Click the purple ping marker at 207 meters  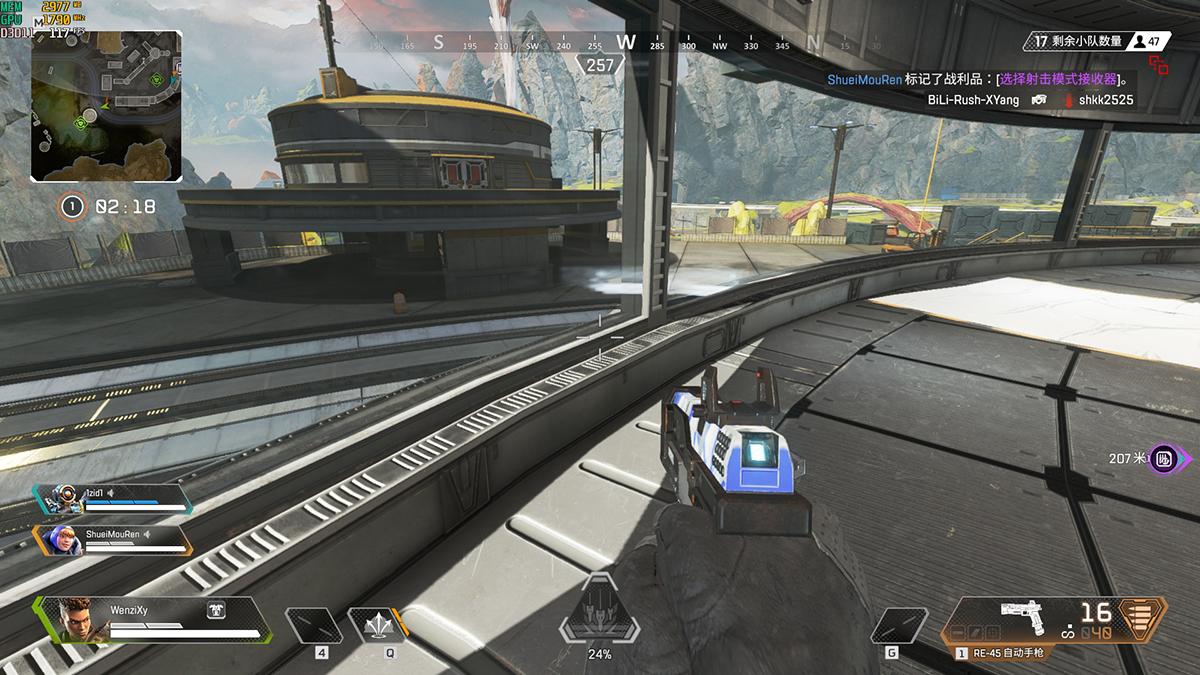pyautogui.click(x=1164, y=458)
